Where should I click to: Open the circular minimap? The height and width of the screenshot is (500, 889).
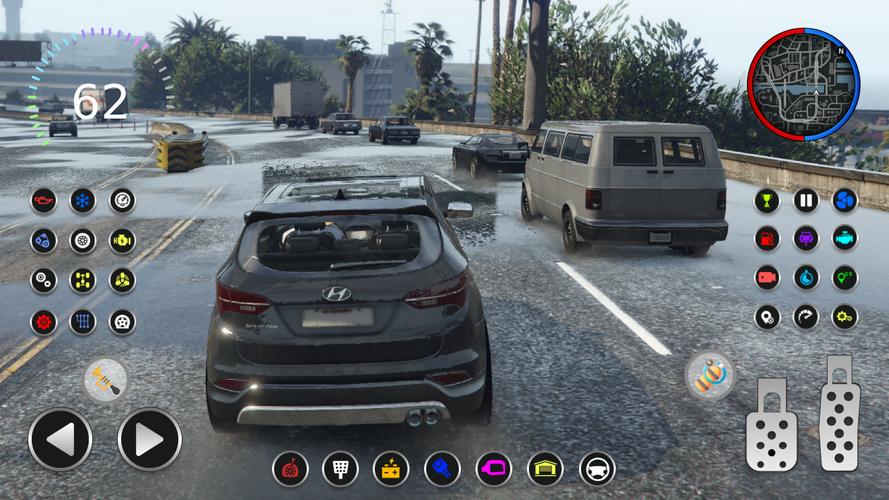point(803,83)
